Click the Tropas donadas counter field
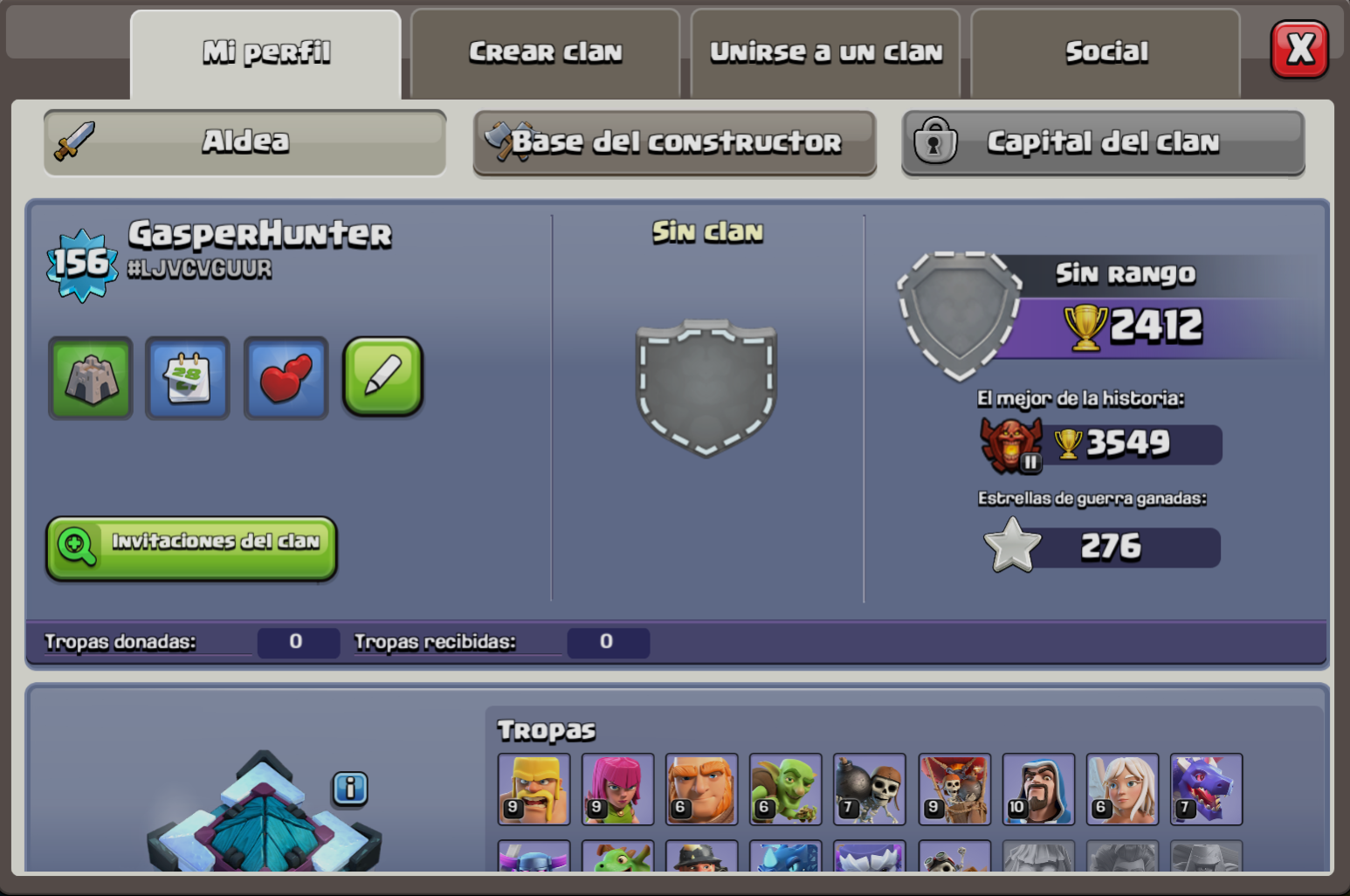 point(298,642)
